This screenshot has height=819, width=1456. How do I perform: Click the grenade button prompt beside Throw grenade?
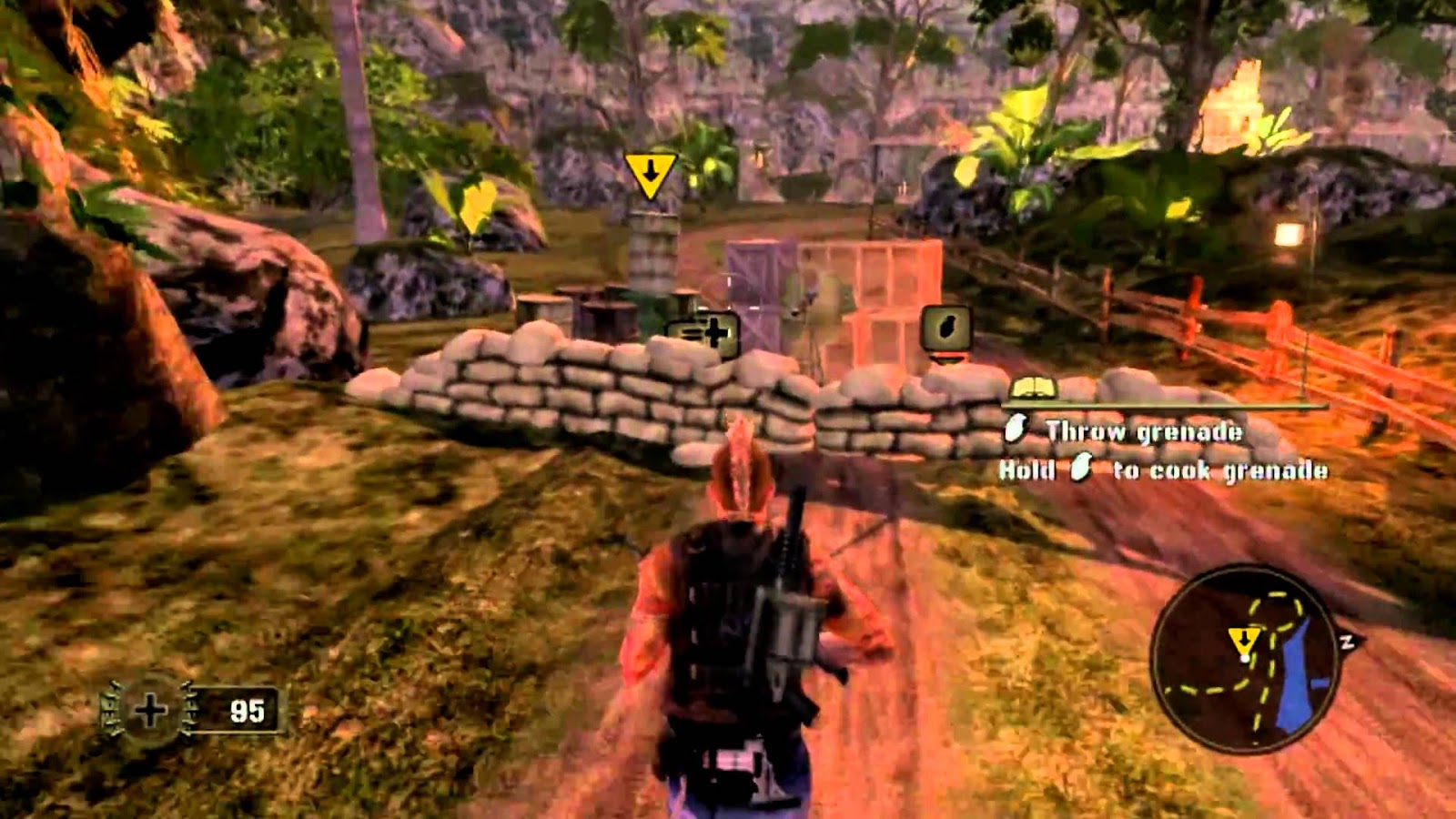click(1016, 428)
